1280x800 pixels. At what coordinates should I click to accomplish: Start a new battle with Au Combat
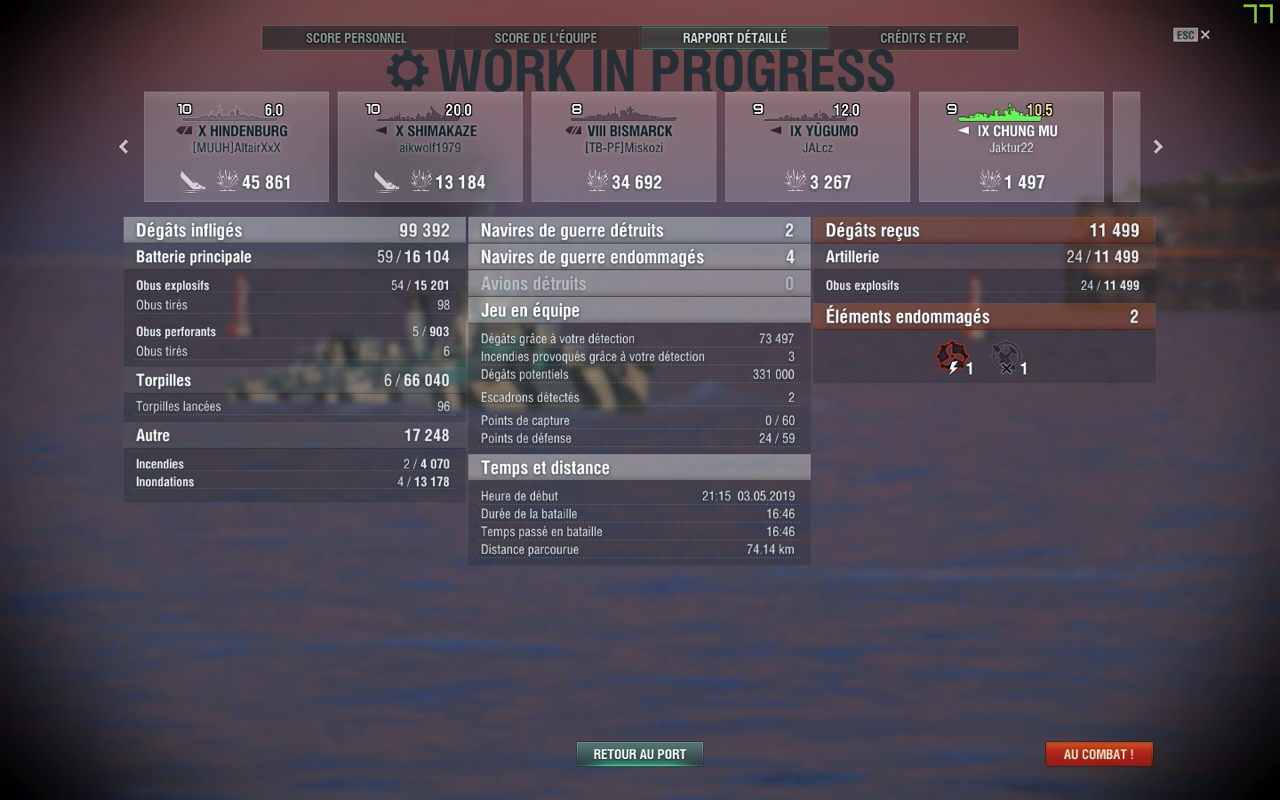(x=1098, y=754)
